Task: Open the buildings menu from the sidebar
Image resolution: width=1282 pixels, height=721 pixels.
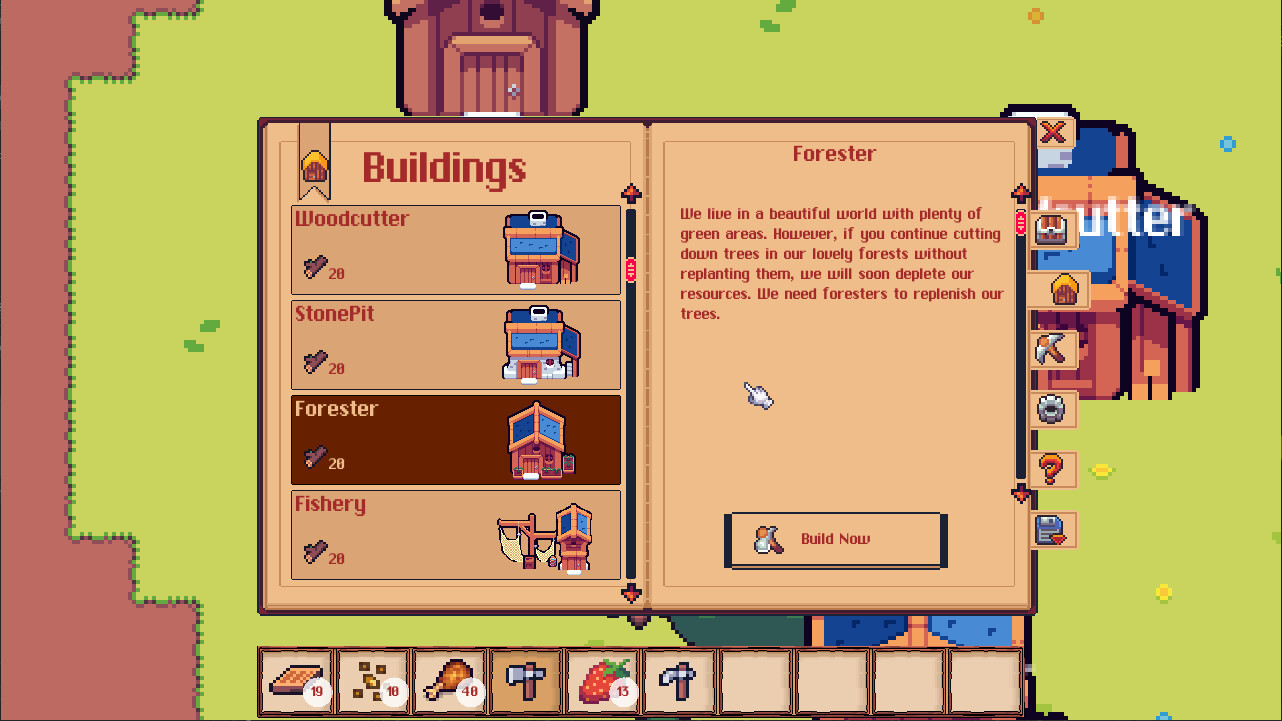Action: click(x=1063, y=290)
